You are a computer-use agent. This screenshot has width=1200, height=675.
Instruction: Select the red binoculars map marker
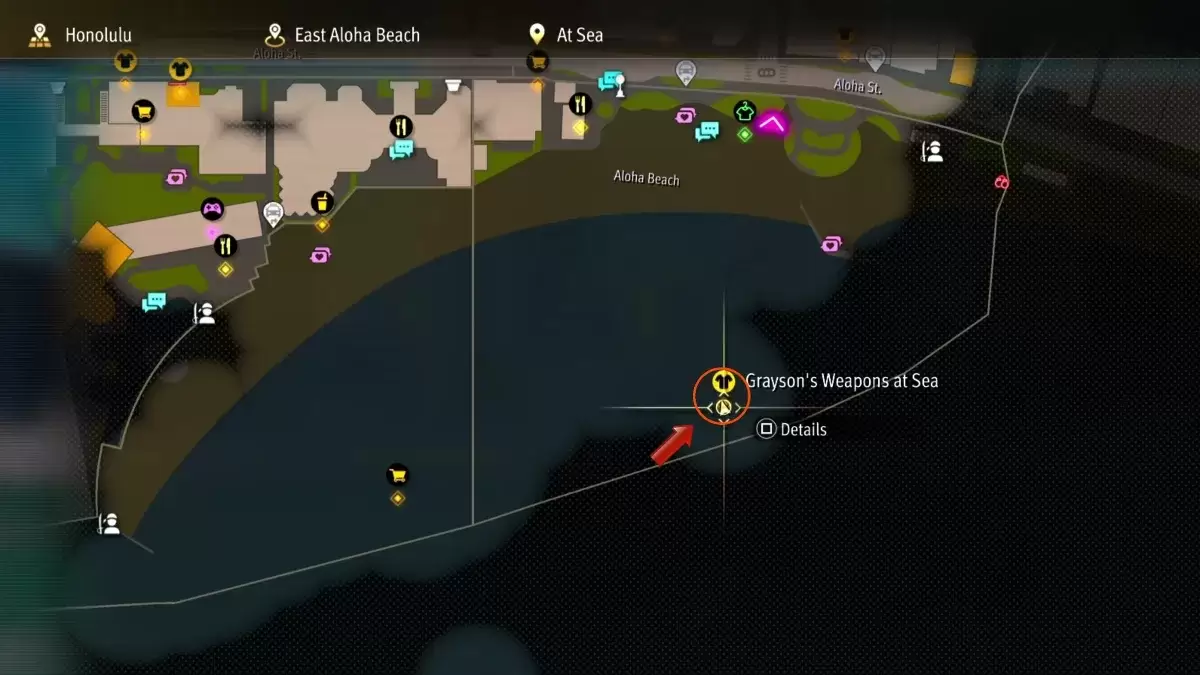[x=1001, y=182]
